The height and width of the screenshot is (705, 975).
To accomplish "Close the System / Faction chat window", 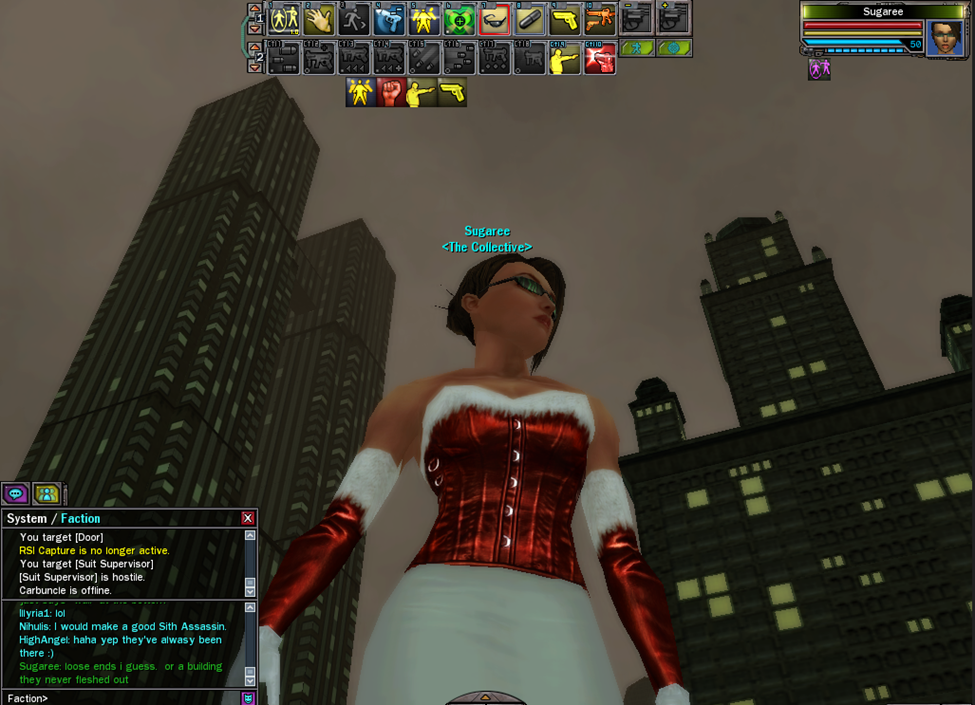I will [248, 518].
